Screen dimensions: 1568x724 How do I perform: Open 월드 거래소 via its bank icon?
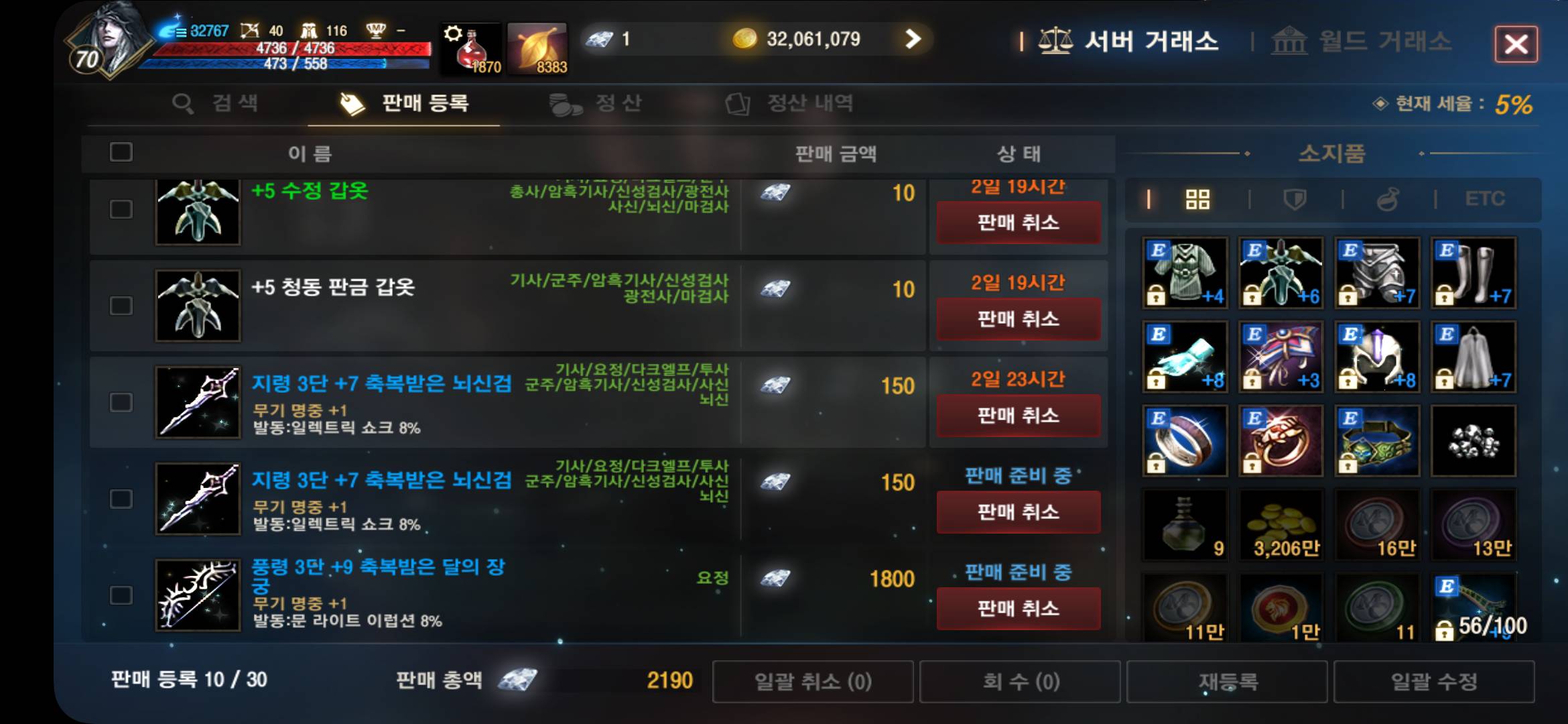(1290, 42)
